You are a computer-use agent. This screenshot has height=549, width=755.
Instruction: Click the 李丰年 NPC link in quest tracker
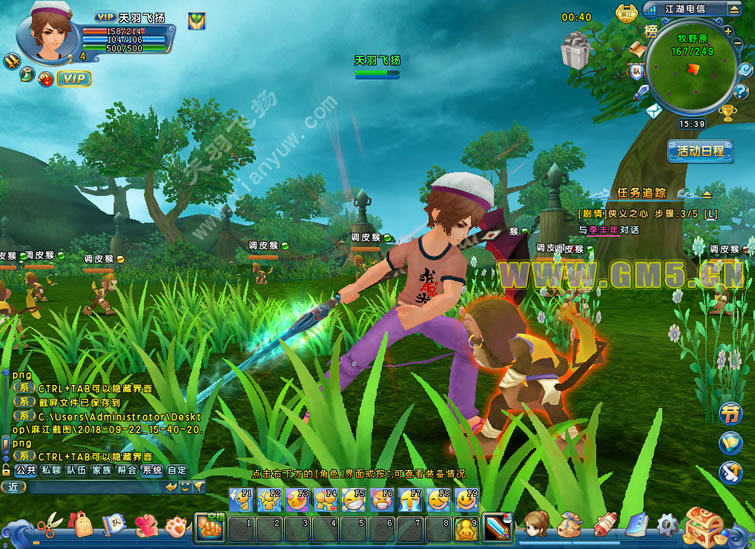[x=605, y=229]
